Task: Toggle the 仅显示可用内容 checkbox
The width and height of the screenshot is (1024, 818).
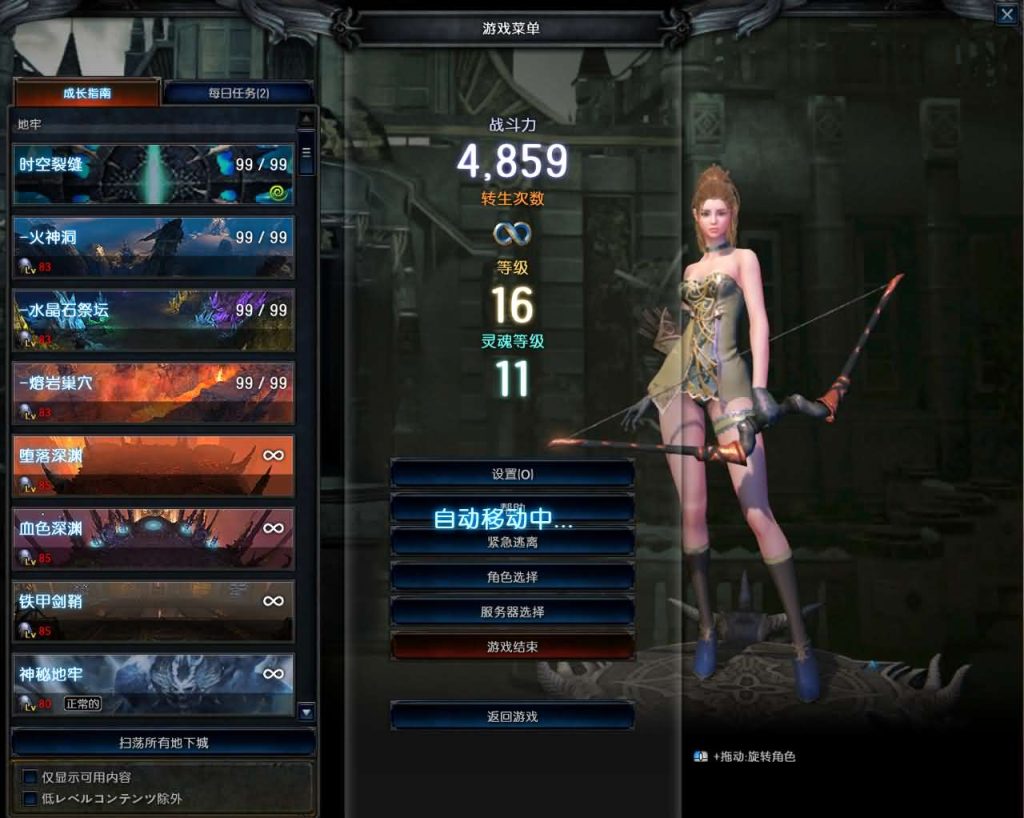Action: tap(30, 777)
